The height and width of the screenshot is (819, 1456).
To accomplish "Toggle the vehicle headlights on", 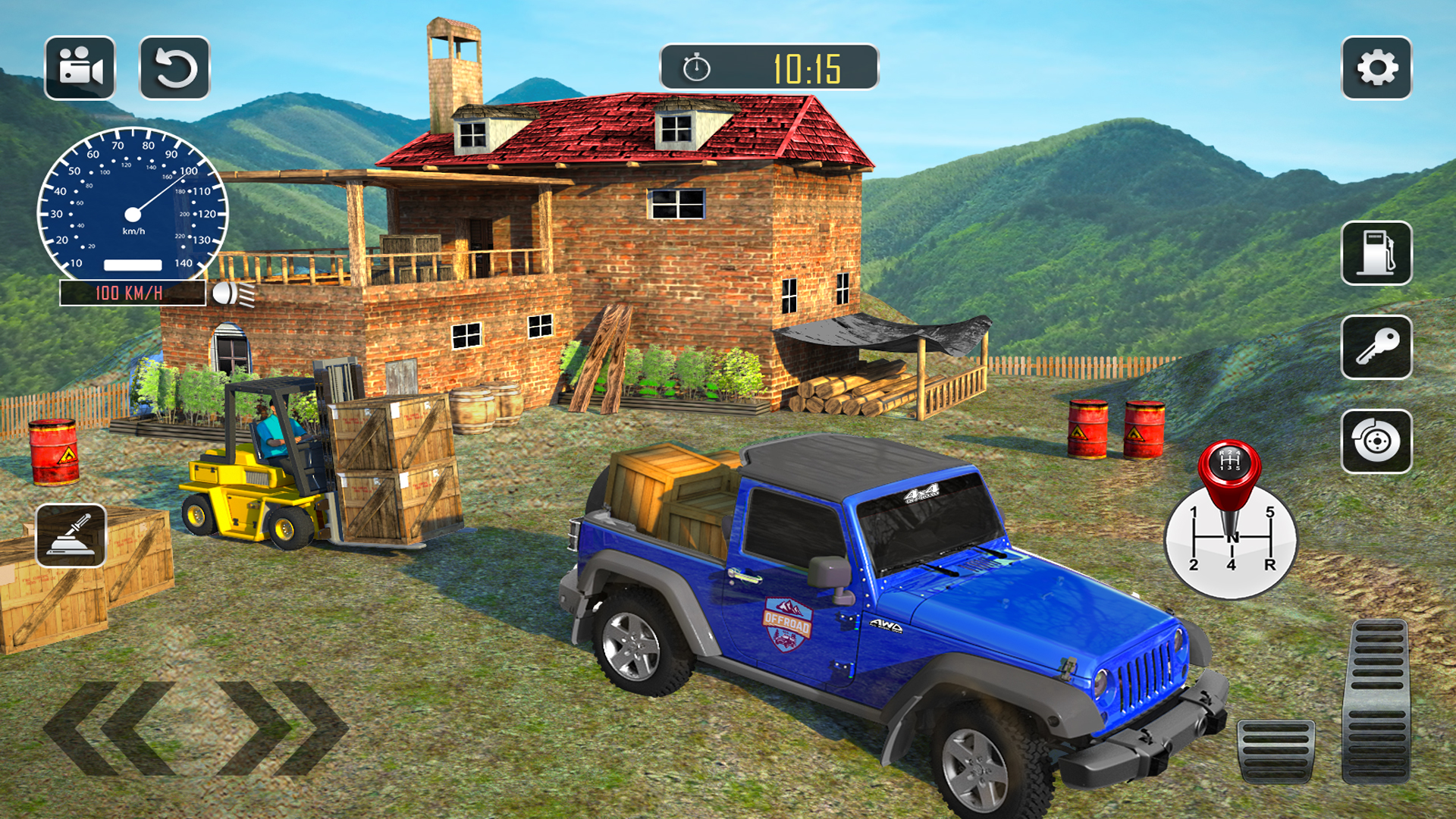I will (230, 294).
